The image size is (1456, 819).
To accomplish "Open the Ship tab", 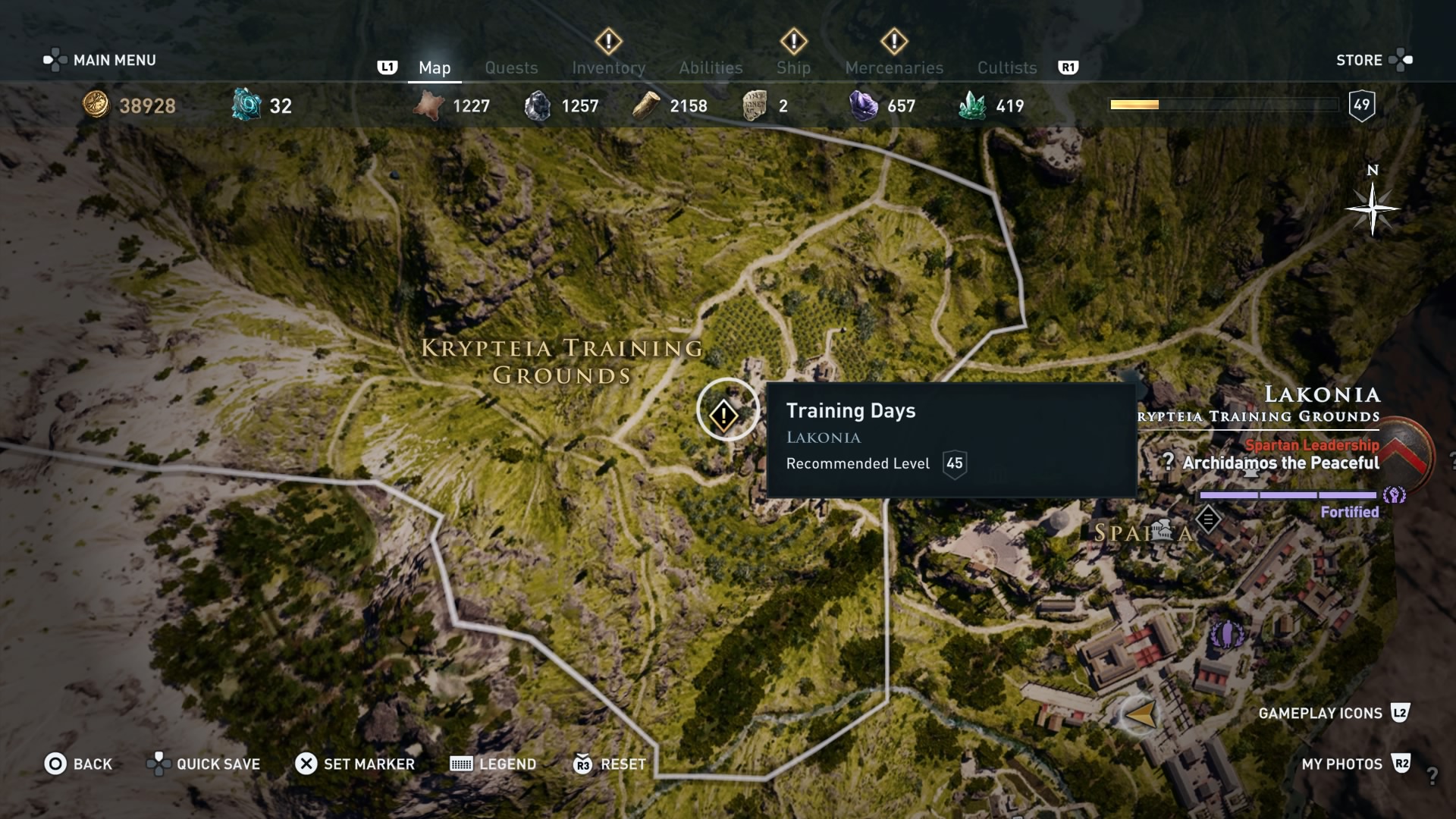I will click(x=793, y=67).
